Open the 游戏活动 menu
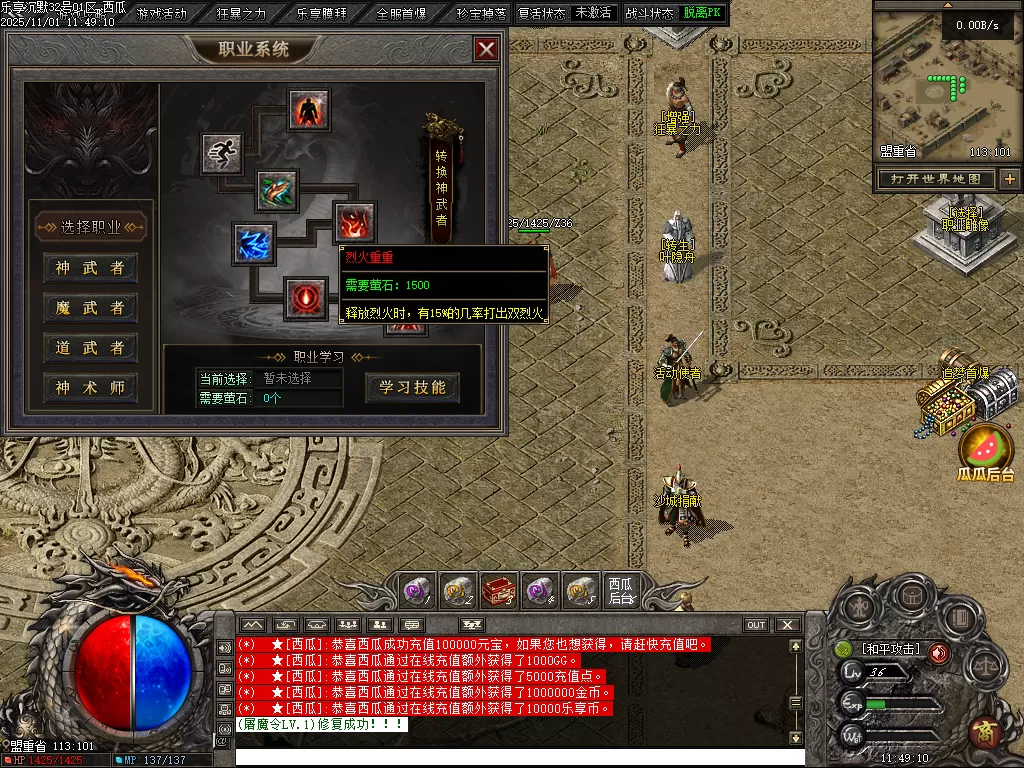Image resolution: width=1024 pixels, height=768 pixels. tap(162, 14)
